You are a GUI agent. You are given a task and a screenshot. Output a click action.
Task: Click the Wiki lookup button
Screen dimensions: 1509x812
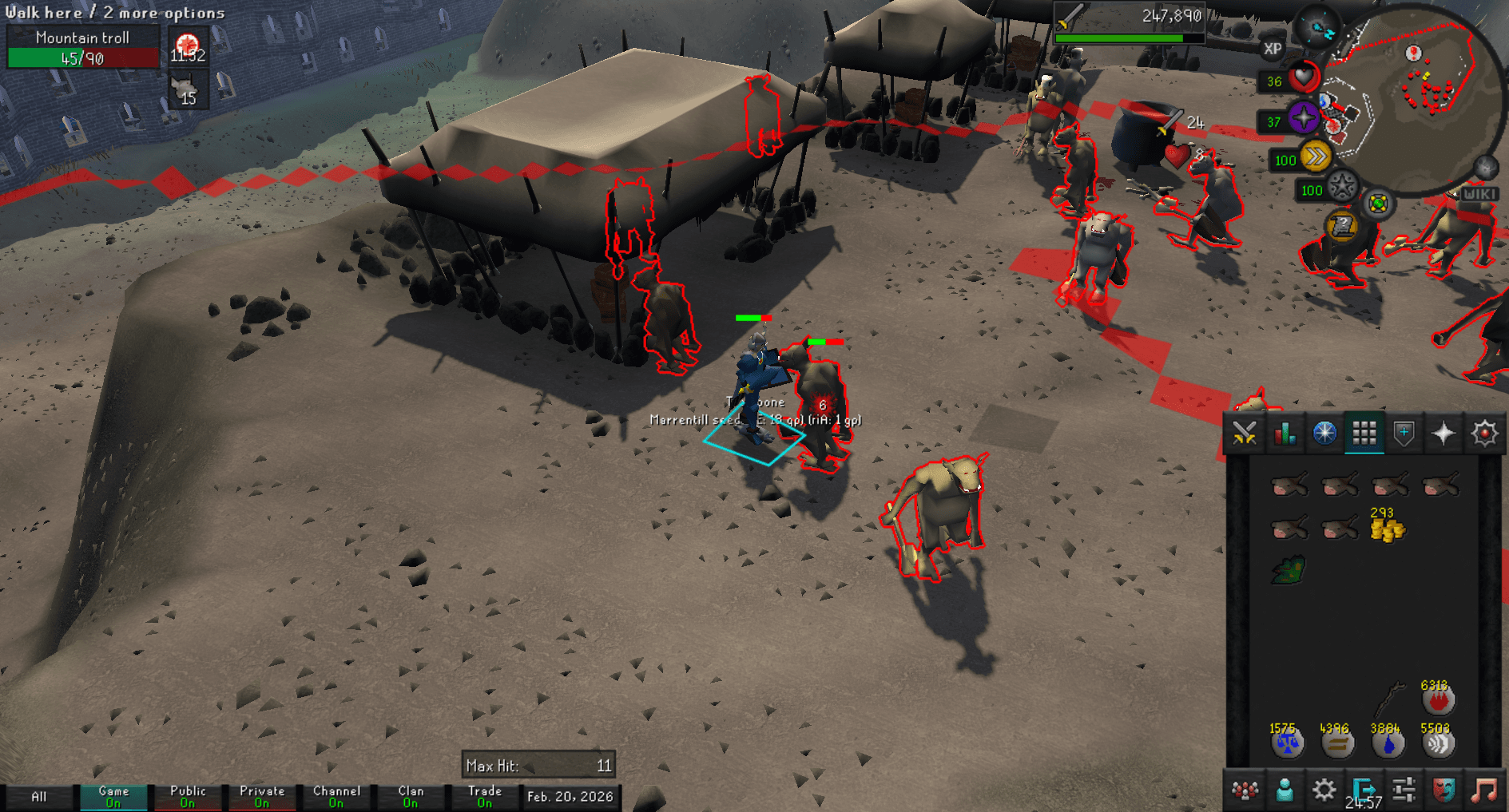click(x=1480, y=192)
